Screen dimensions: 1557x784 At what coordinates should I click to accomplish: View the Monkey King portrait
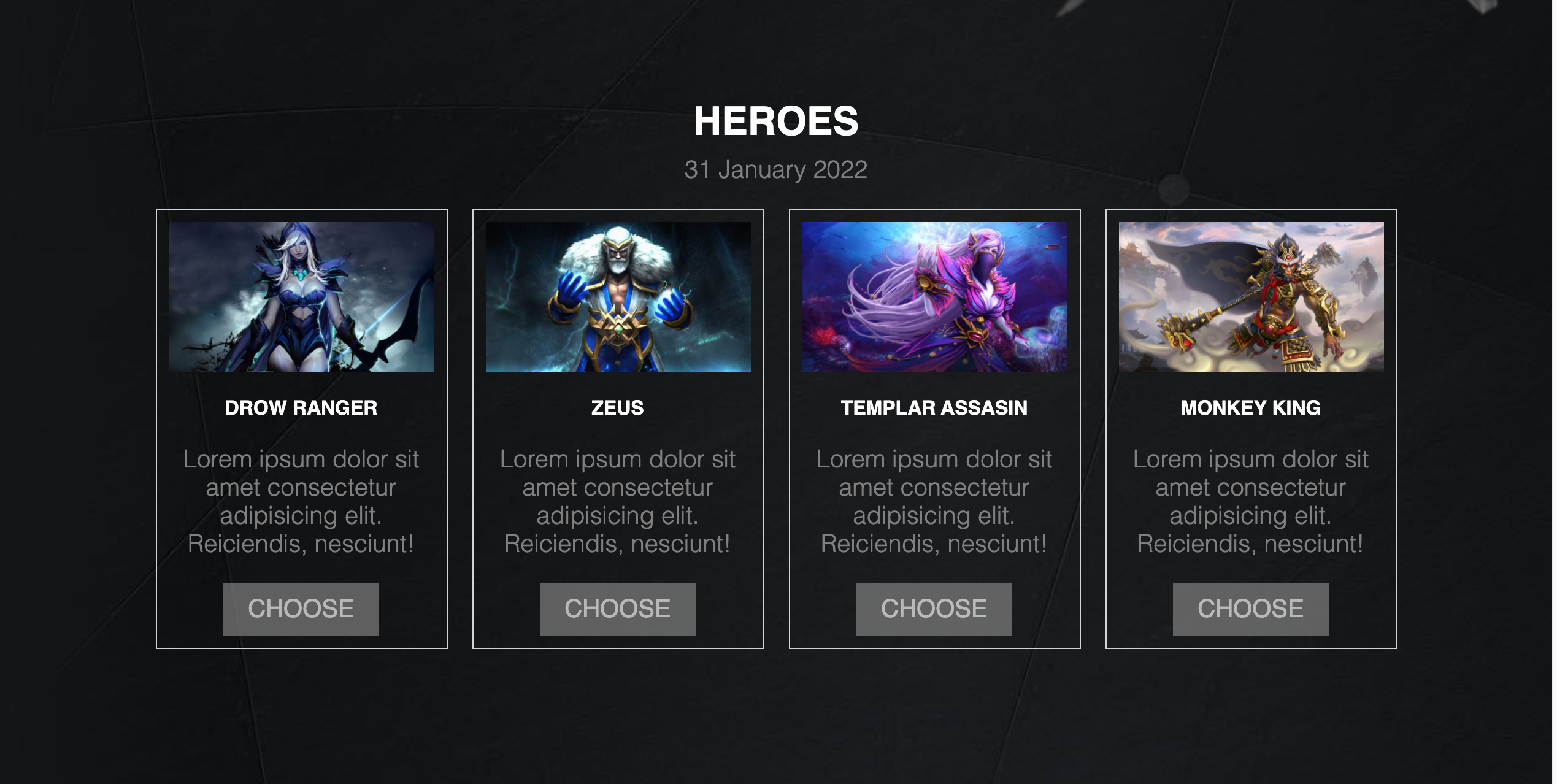[x=1251, y=297]
